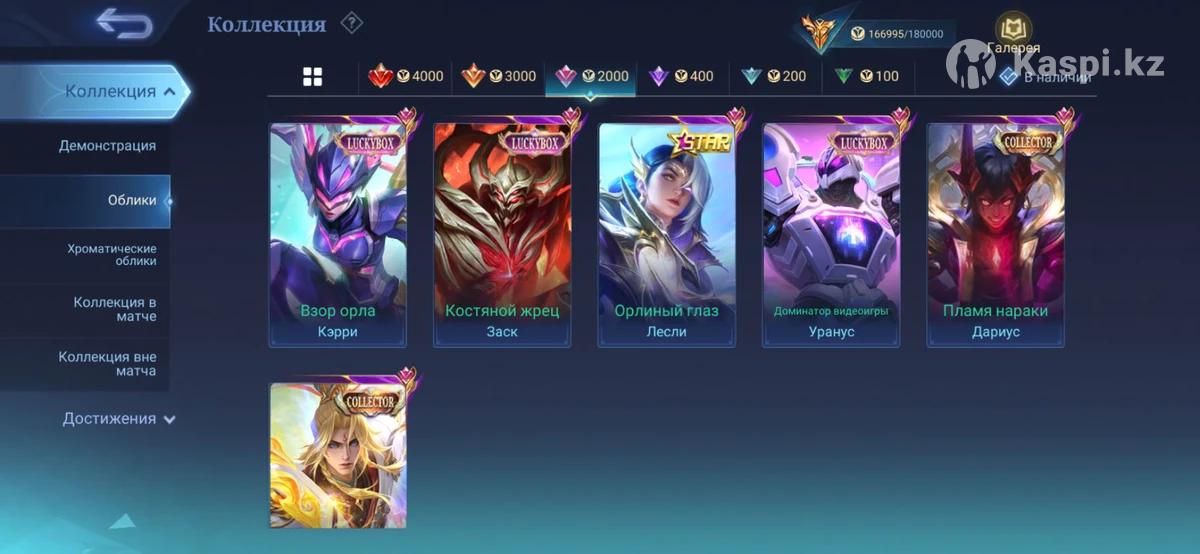This screenshot has width=1200, height=554.
Task: Switch to the 4000-point tier tab
Action: (407, 76)
